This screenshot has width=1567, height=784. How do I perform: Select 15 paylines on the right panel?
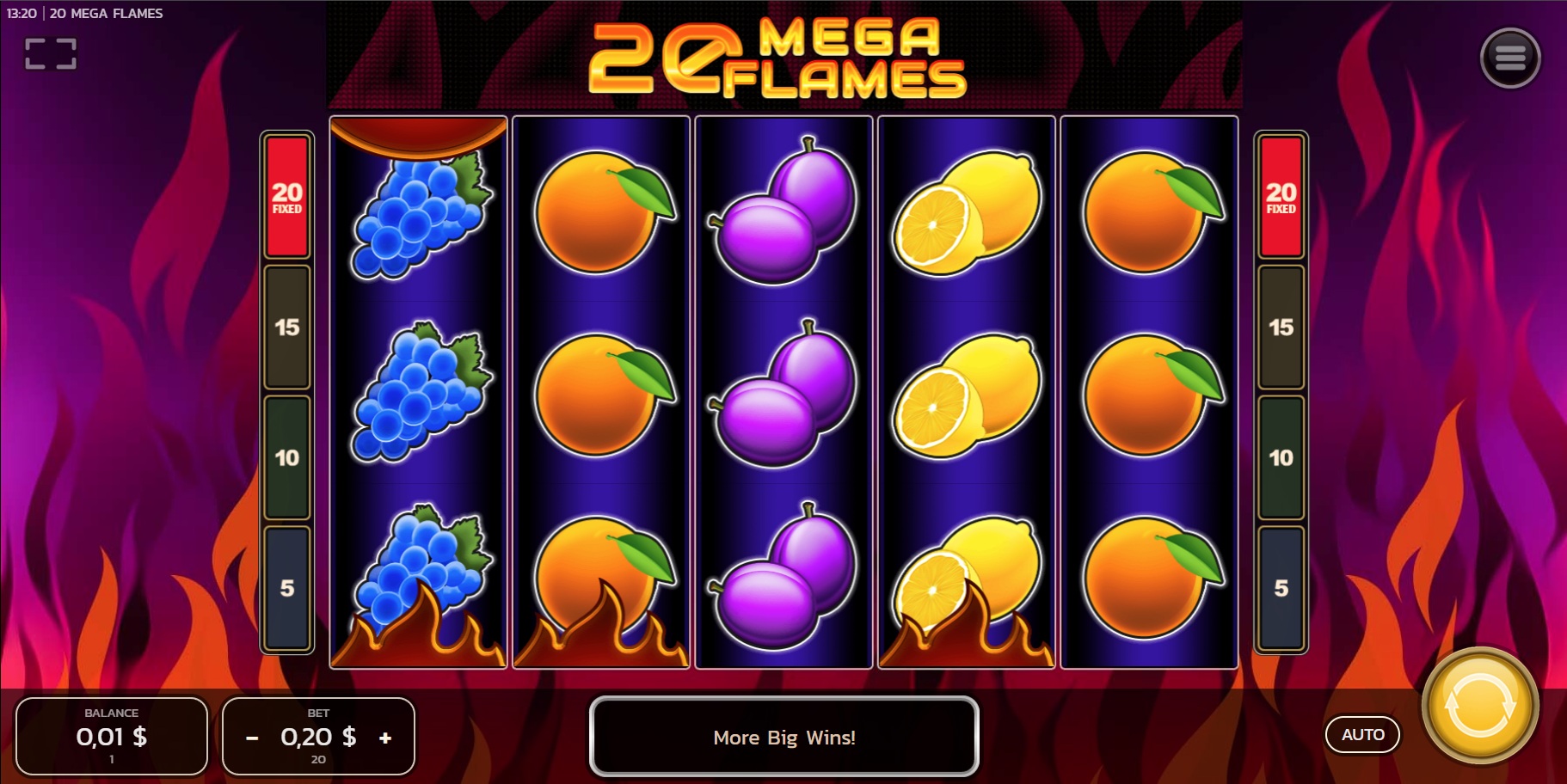point(1281,328)
